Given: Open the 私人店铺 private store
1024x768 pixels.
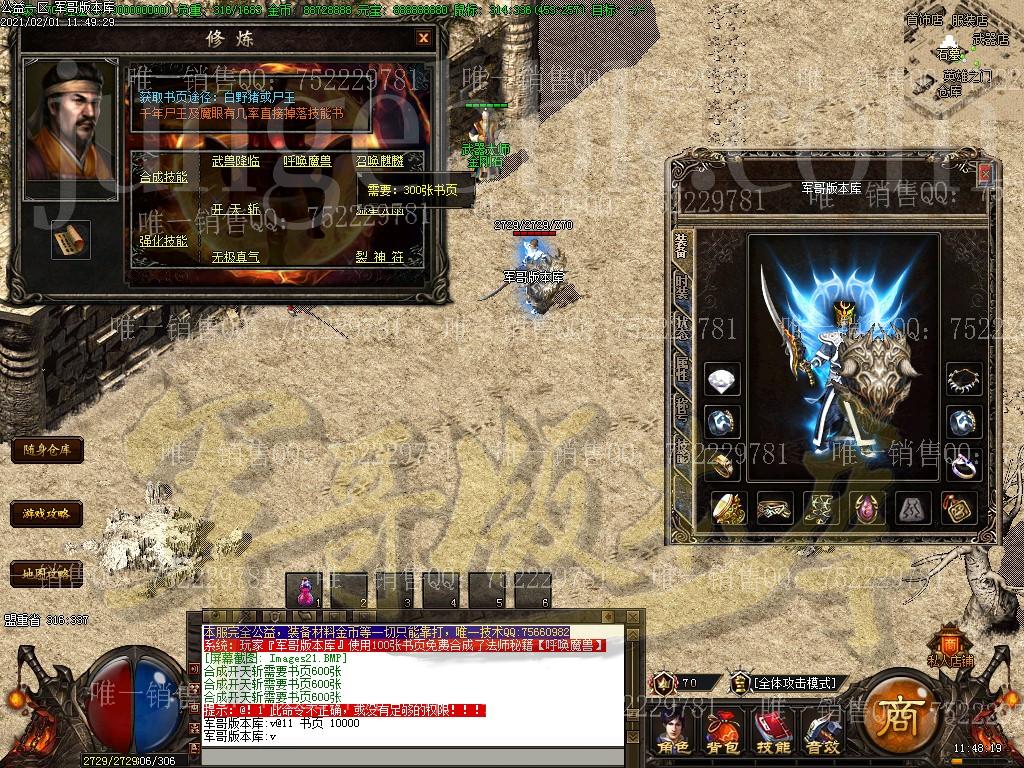Looking at the screenshot, I should 950,646.
